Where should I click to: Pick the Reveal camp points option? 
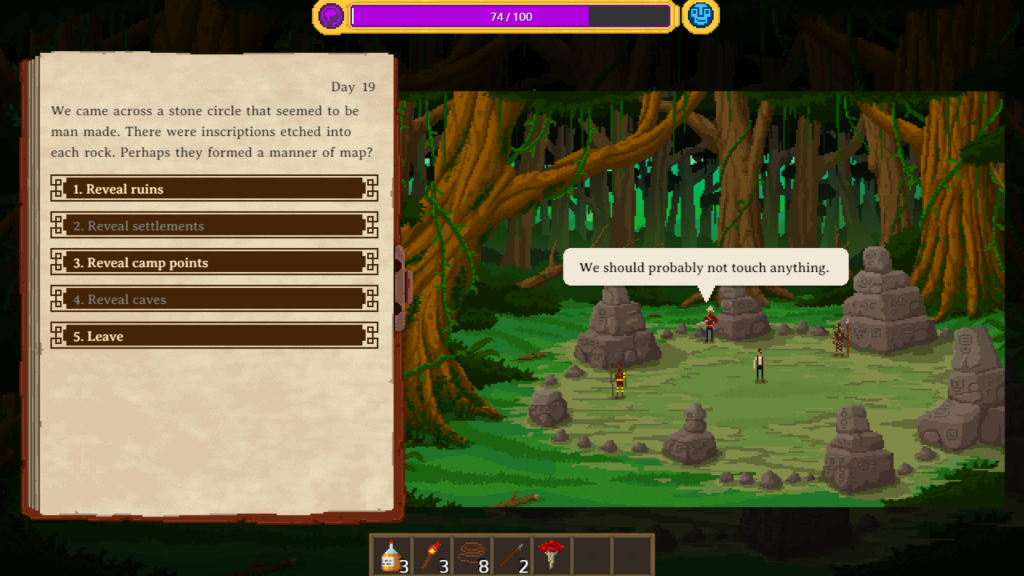214,263
